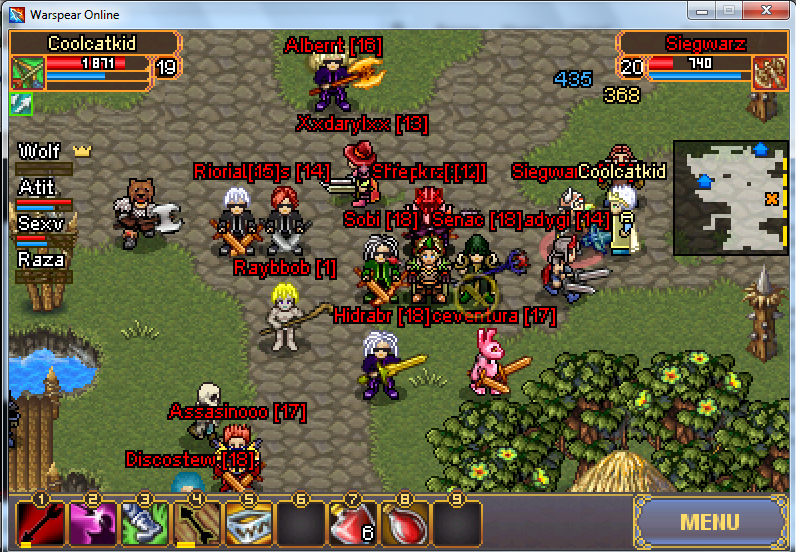Drink the red flask in slot 8
Viewport: 796px width, 552px height.
404,523
